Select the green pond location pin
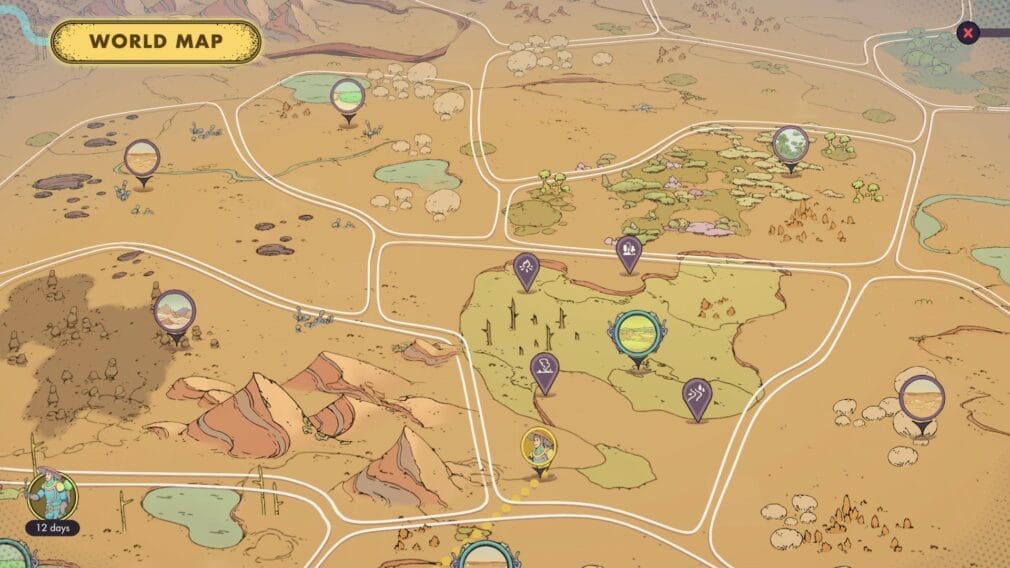This screenshot has width=1010, height=568. pyautogui.click(x=347, y=96)
